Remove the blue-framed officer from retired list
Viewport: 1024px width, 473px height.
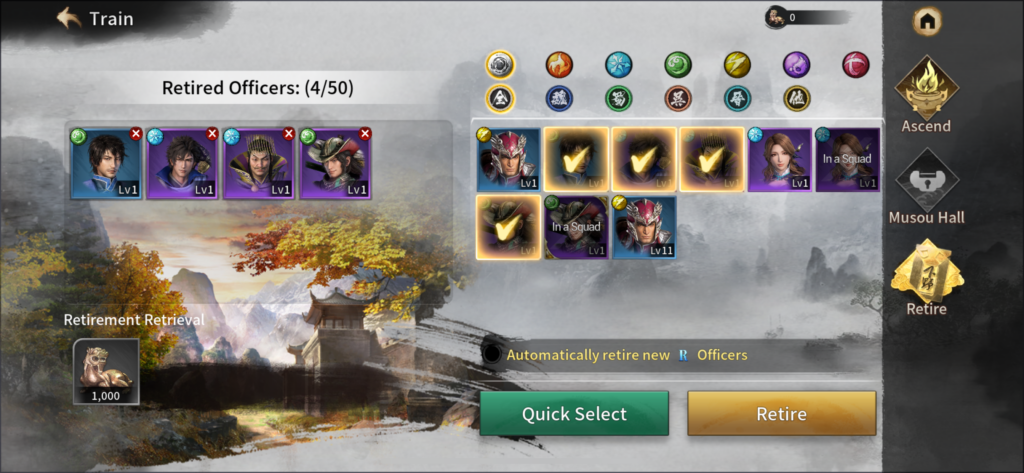(x=136, y=133)
